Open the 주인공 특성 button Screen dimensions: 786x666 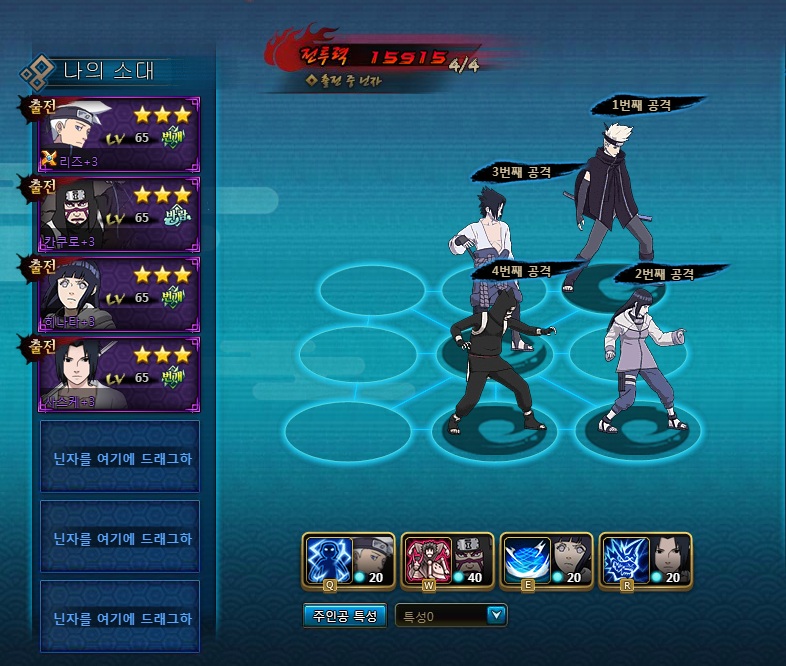[343, 616]
